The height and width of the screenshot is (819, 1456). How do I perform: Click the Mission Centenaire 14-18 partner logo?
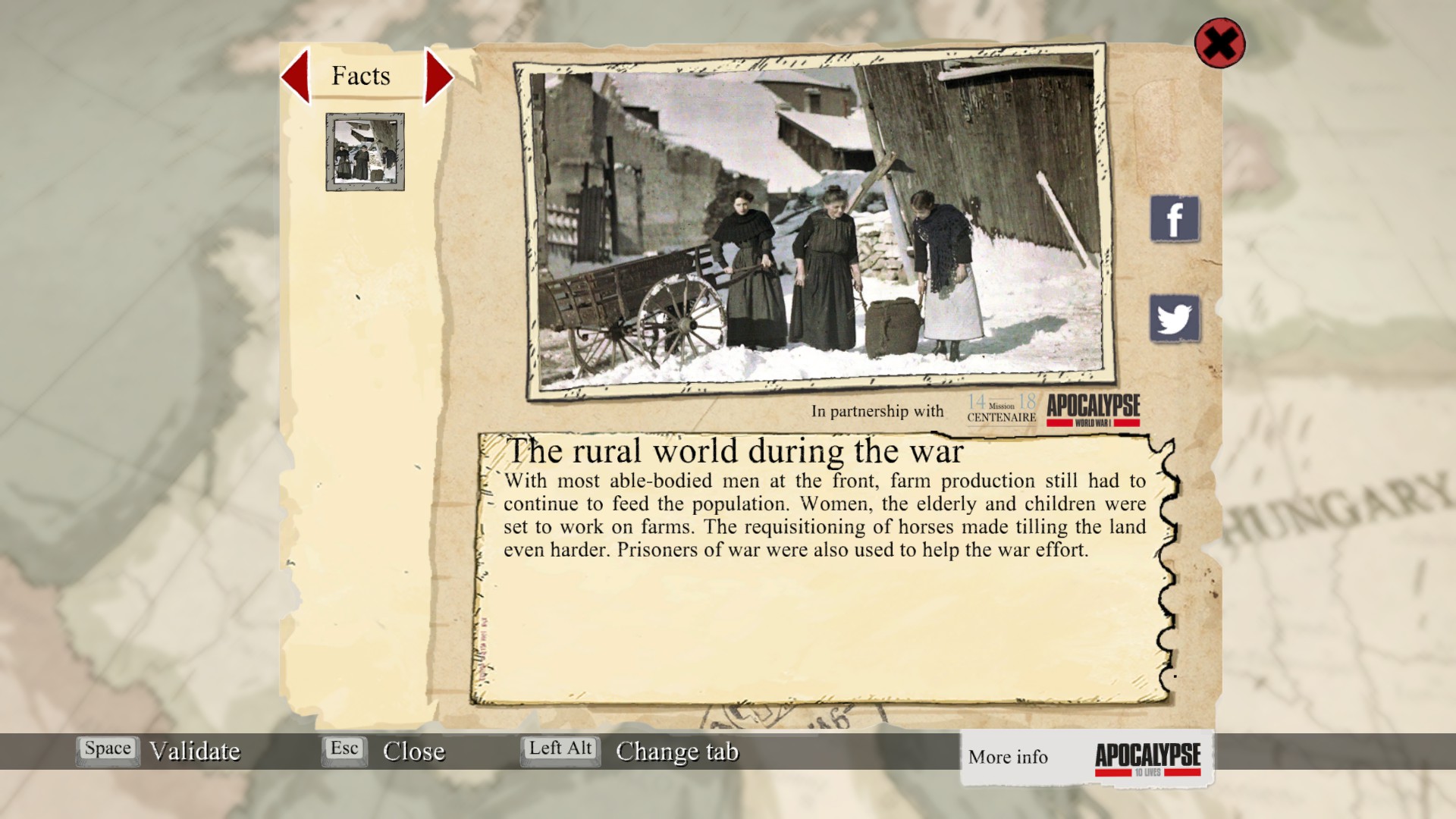pyautogui.click(x=1001, y=409)
